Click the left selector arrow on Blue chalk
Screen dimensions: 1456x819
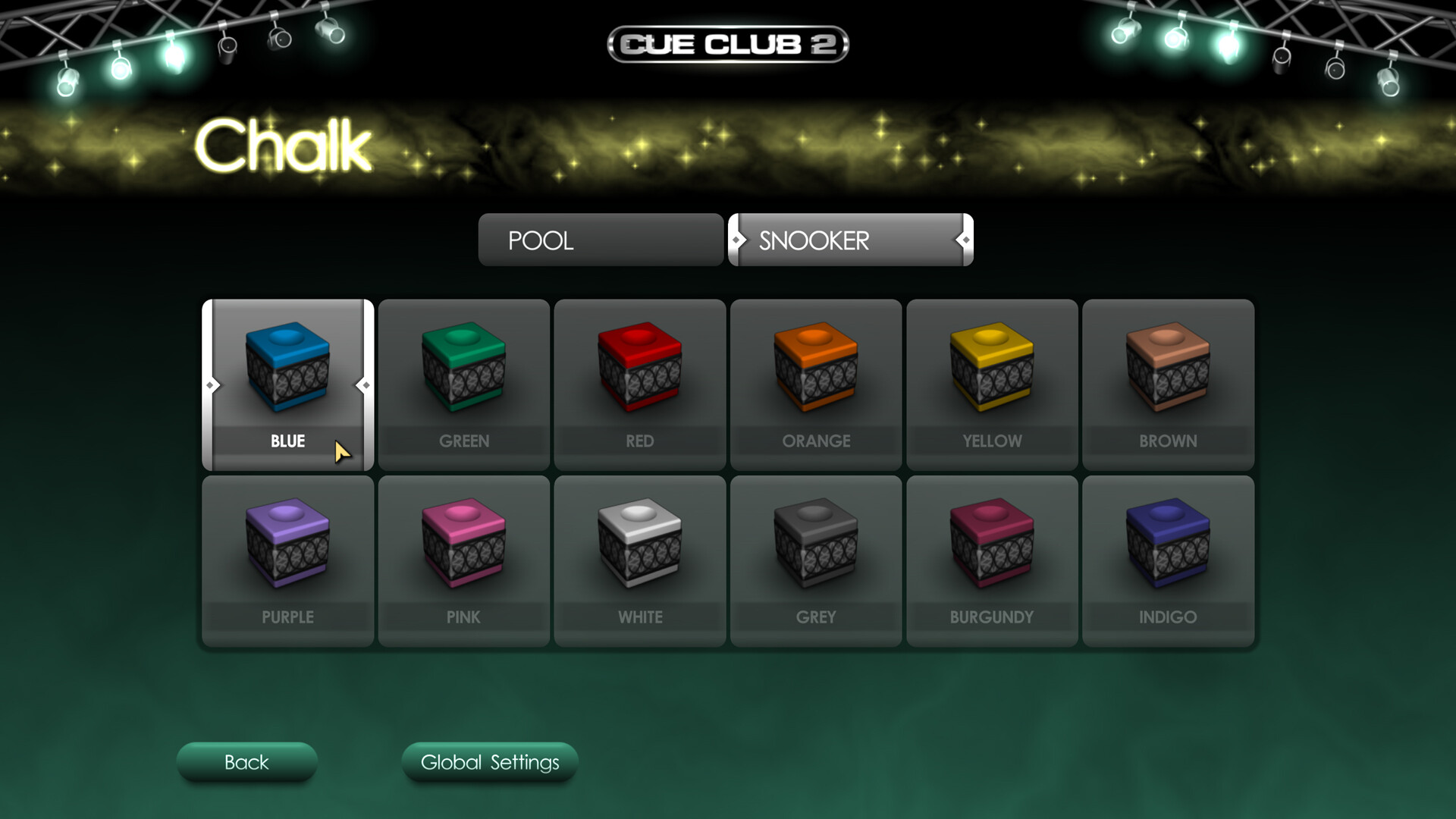[x=210, y=385]
